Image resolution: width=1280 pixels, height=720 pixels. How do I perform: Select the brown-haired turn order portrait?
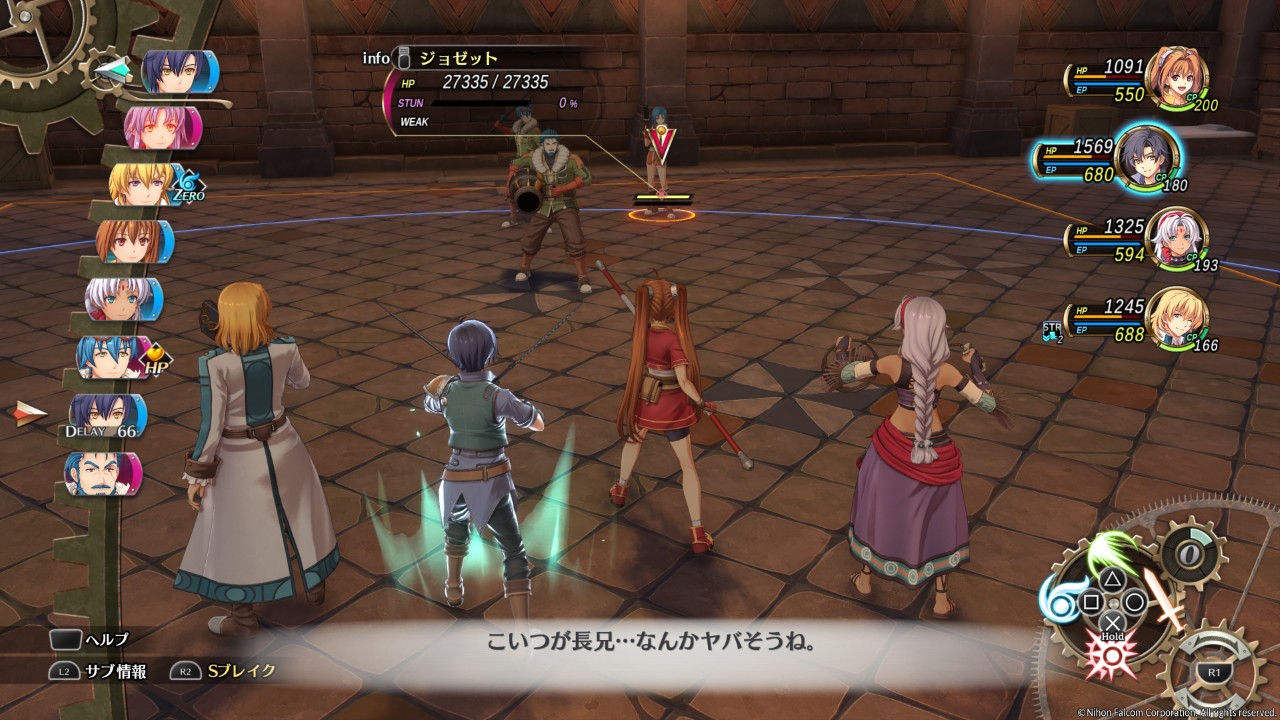pyautogui.click(x=134, y=242)
